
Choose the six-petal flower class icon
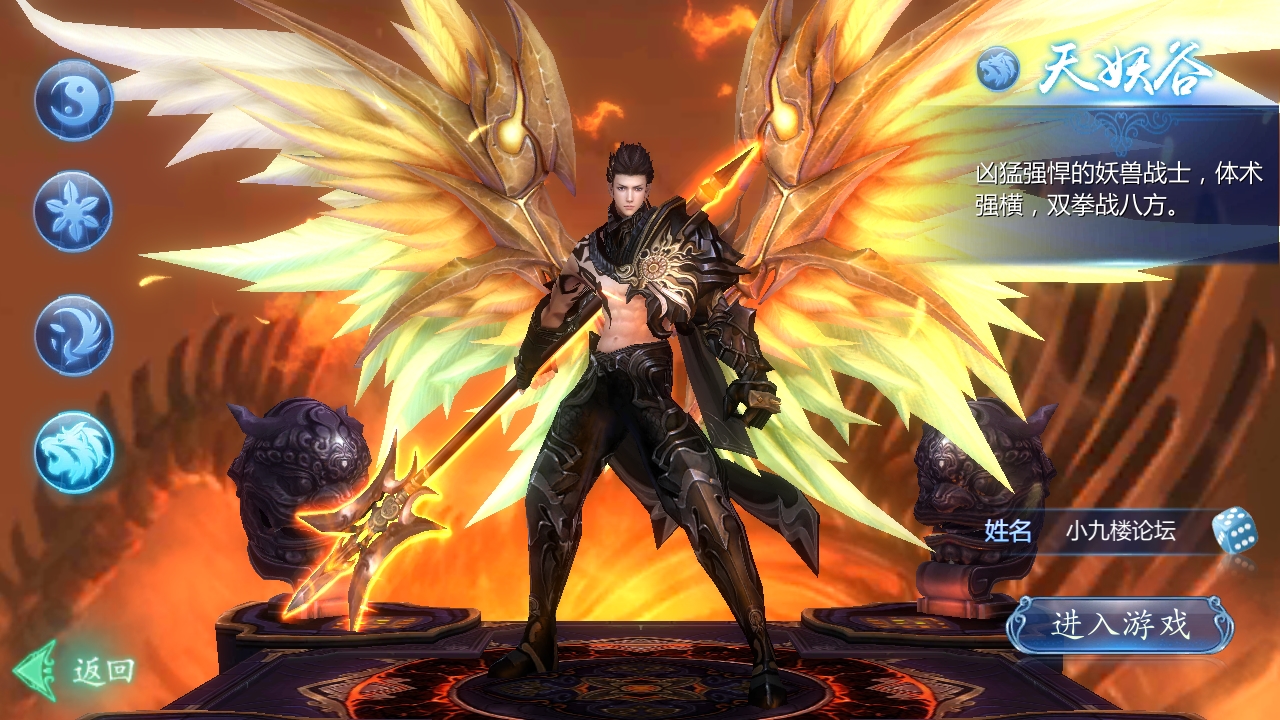(73, 211)
